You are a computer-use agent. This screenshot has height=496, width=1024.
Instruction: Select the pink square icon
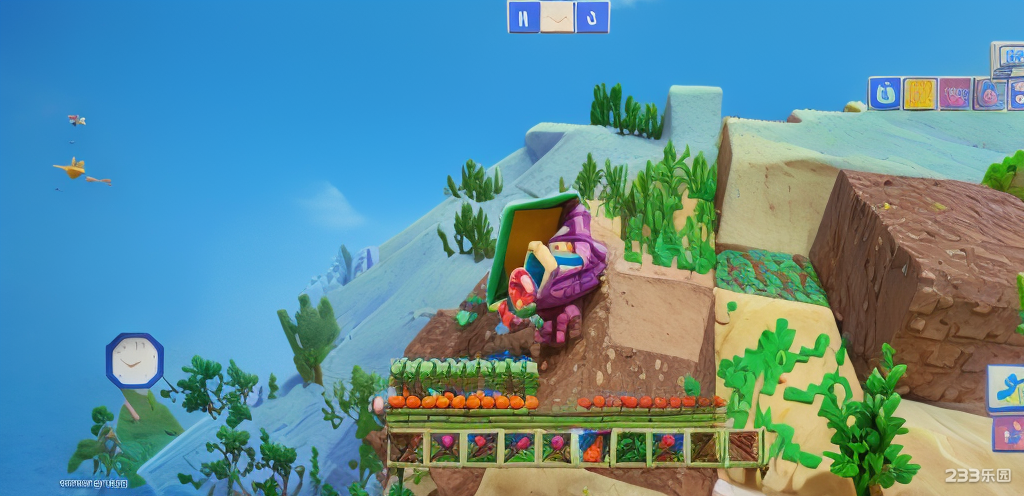tap(955, 94)
